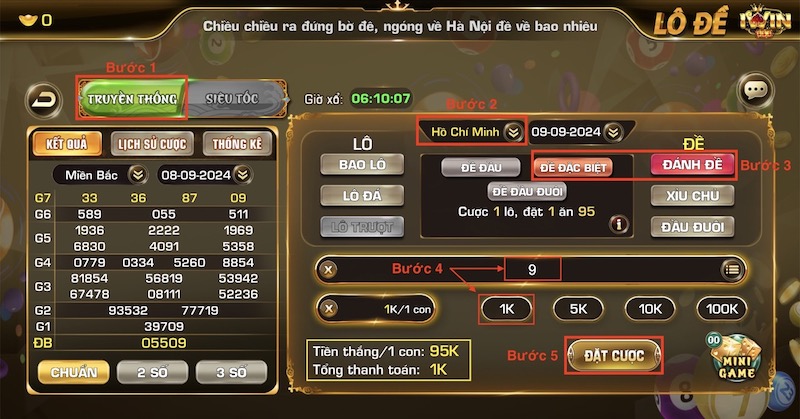Confirm with the Đặt Cược button
Viewport: 800px width, 419px height.
614,354
